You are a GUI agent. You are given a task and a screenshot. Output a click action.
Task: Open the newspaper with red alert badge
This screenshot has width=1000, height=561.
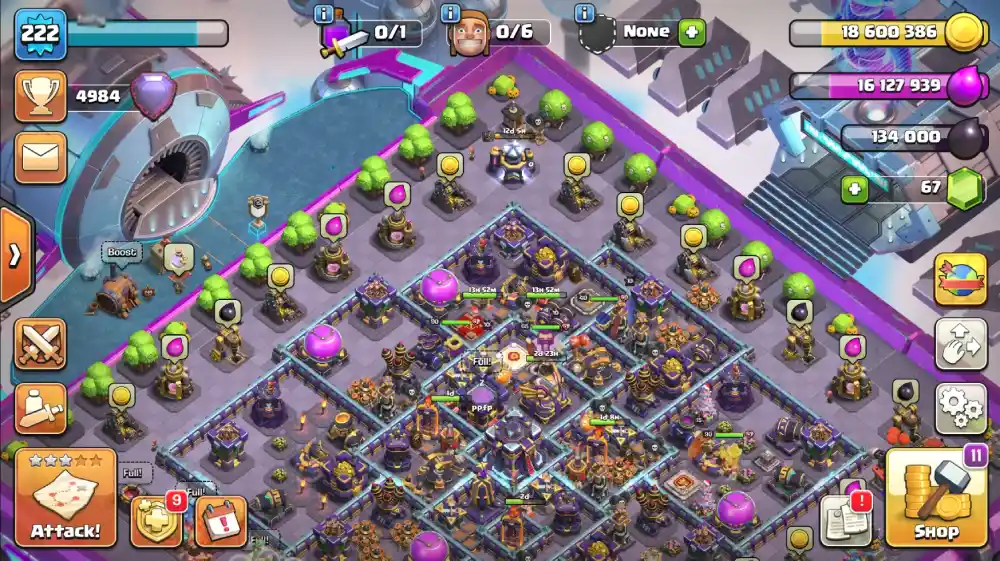(845, 520)
